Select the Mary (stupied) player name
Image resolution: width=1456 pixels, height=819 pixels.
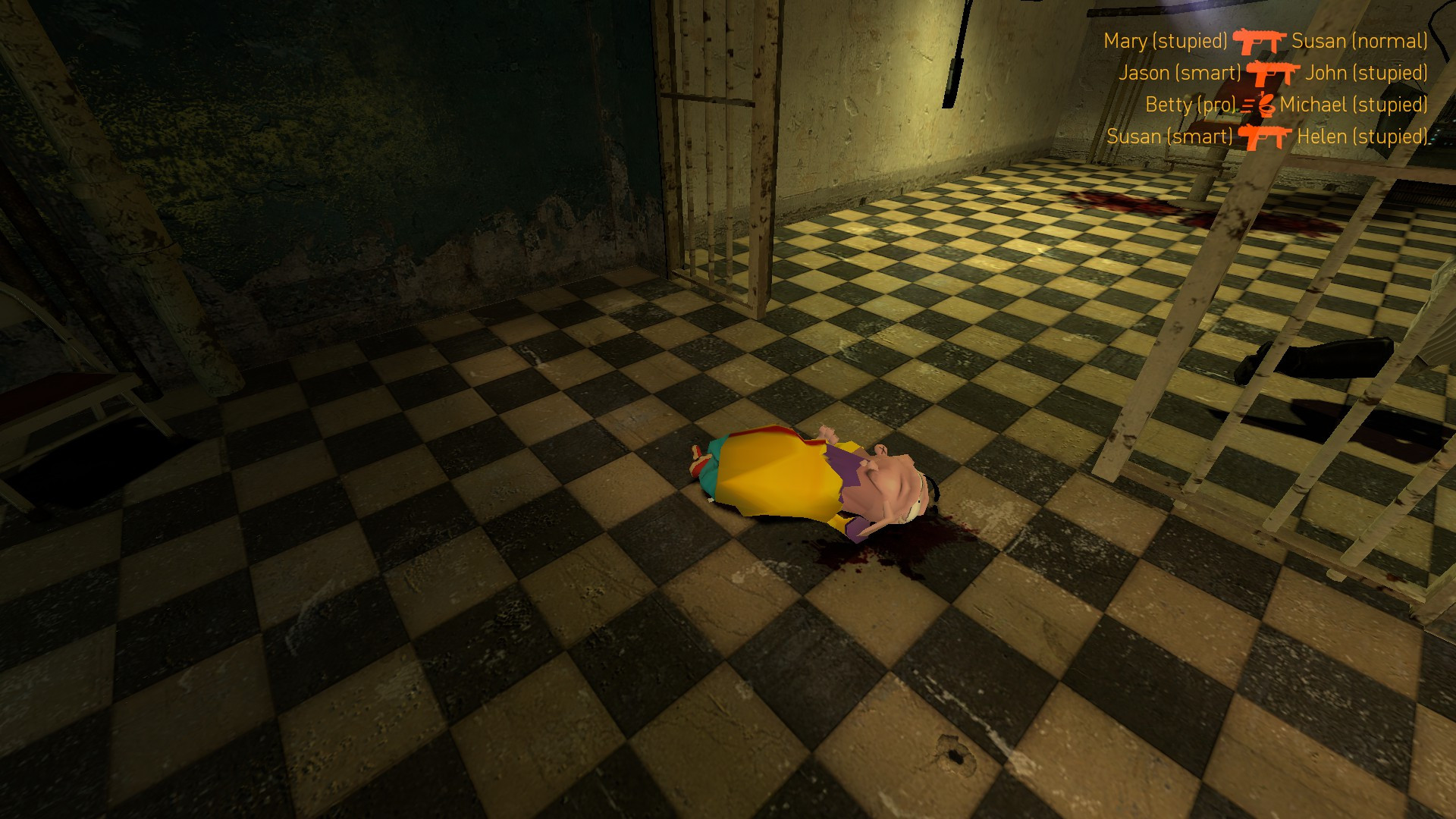1166,40
